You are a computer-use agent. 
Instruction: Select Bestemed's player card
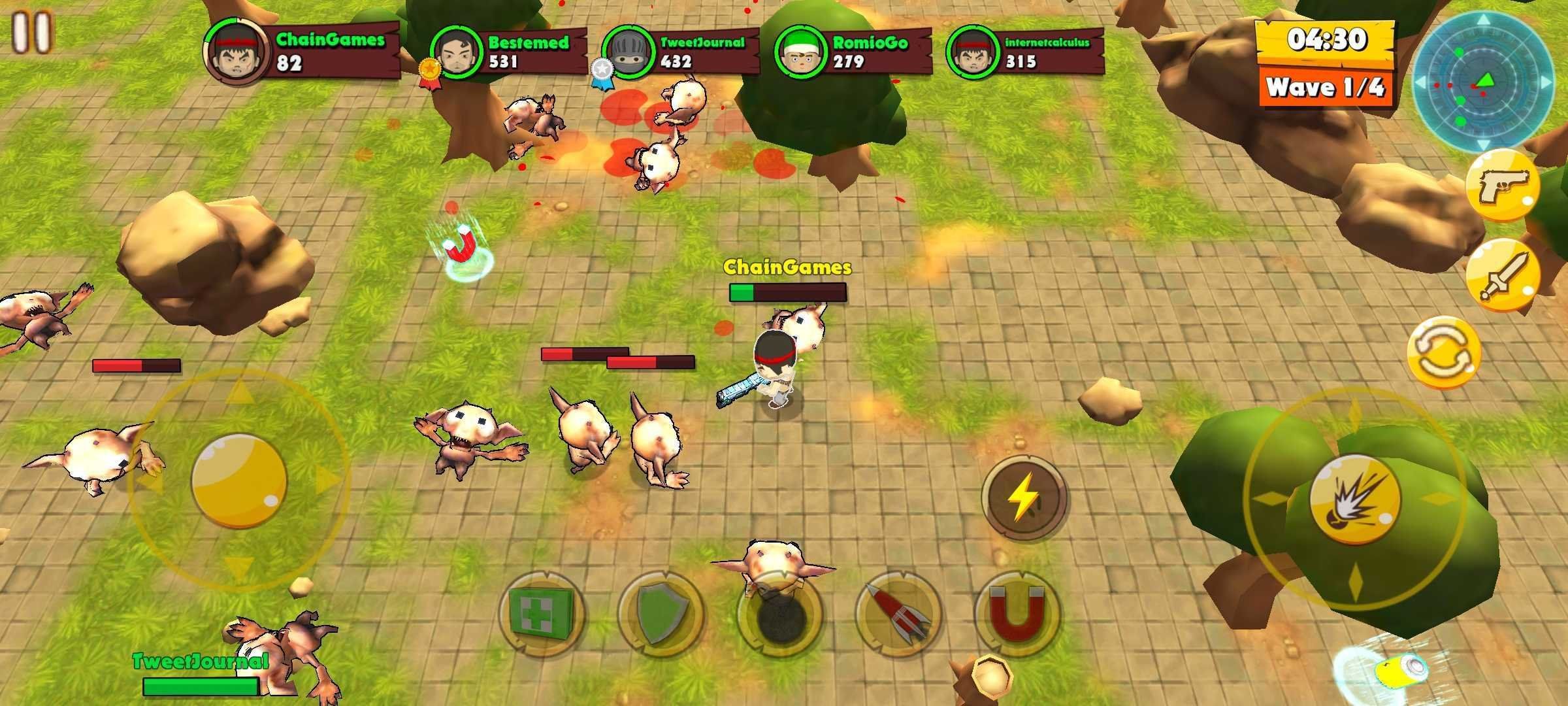(x=508, y=52)
